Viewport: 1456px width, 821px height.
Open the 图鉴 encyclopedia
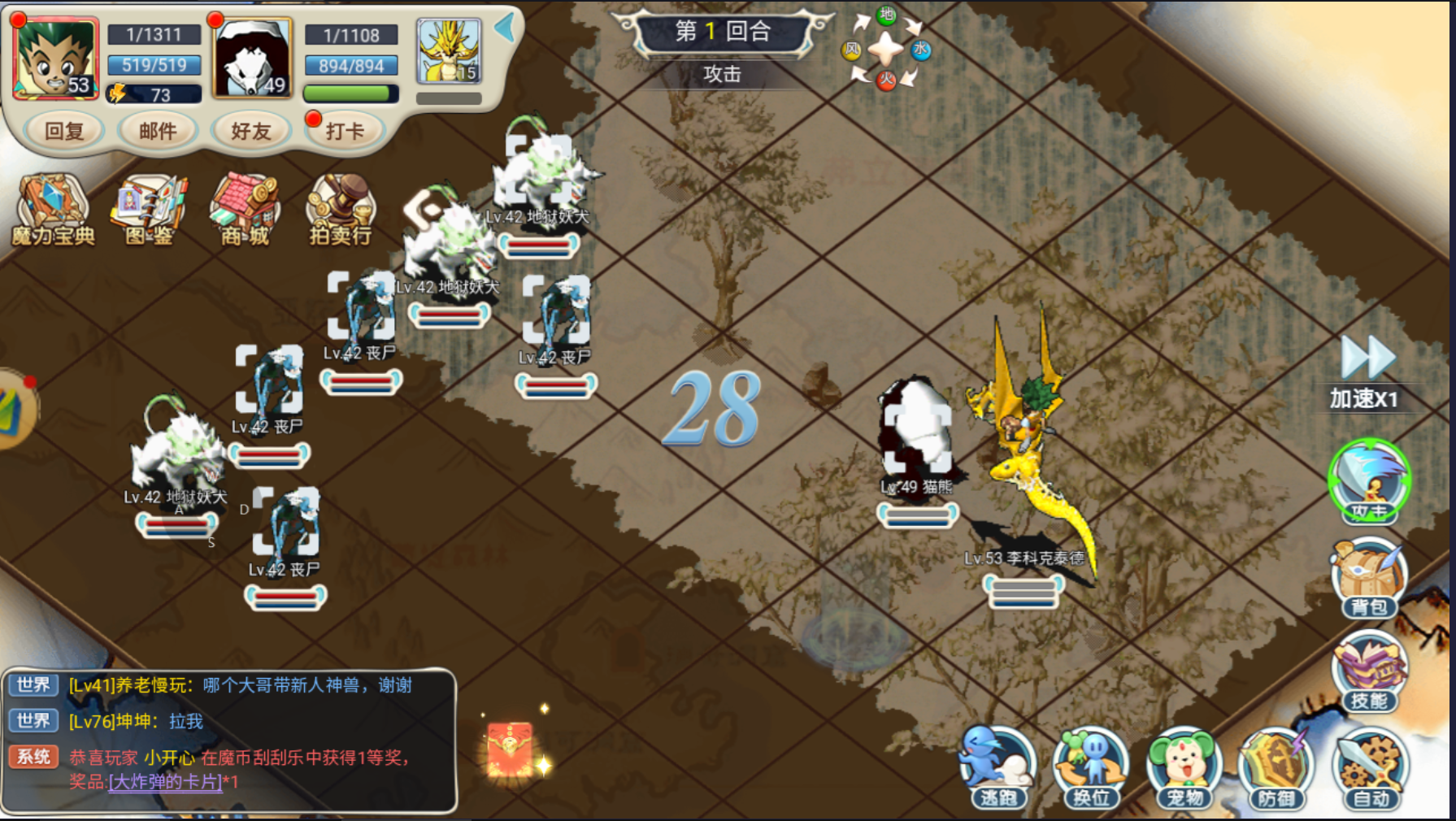[150, 210]
